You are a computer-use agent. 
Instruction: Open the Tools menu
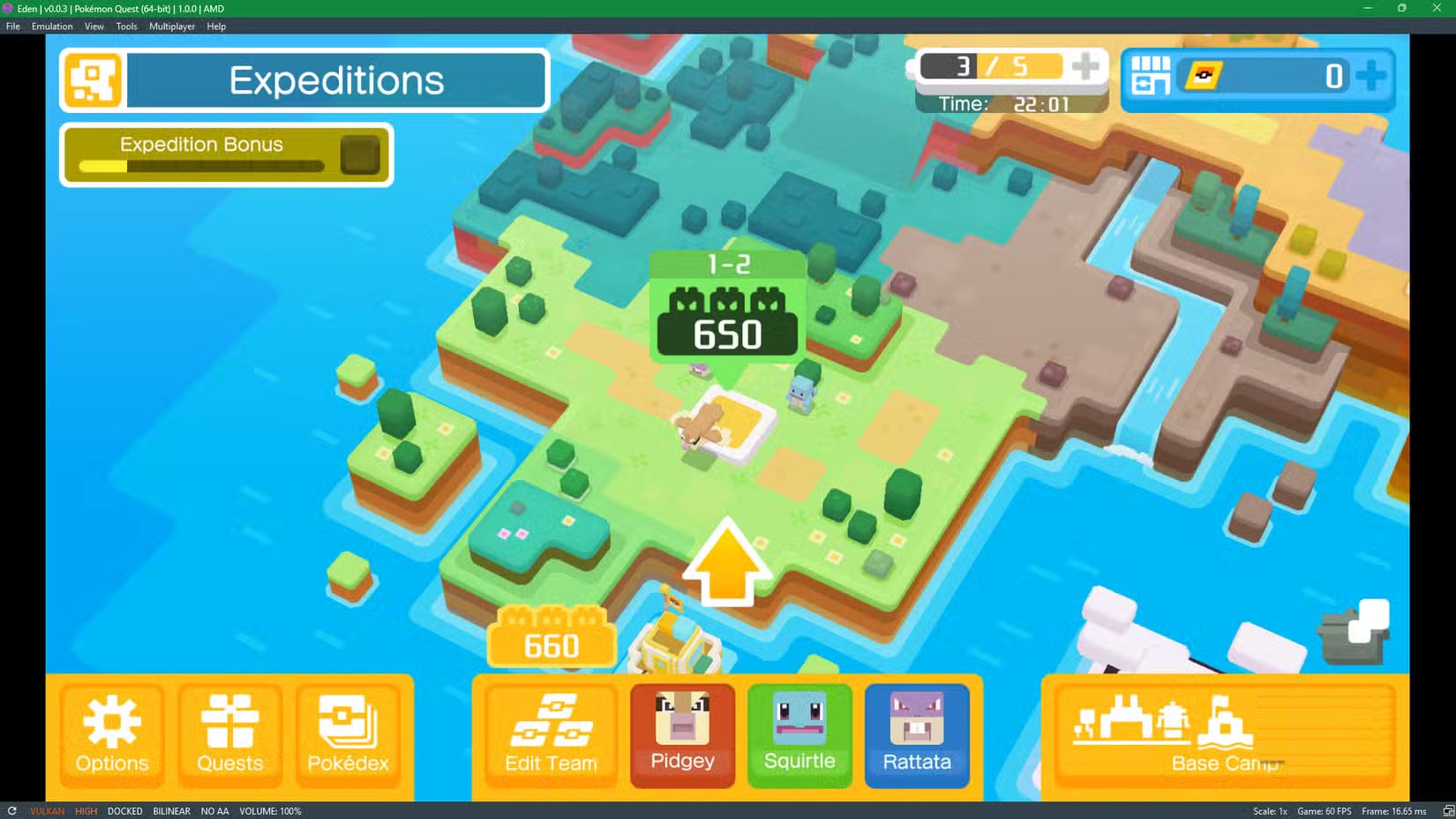click(x=126, y=26)
